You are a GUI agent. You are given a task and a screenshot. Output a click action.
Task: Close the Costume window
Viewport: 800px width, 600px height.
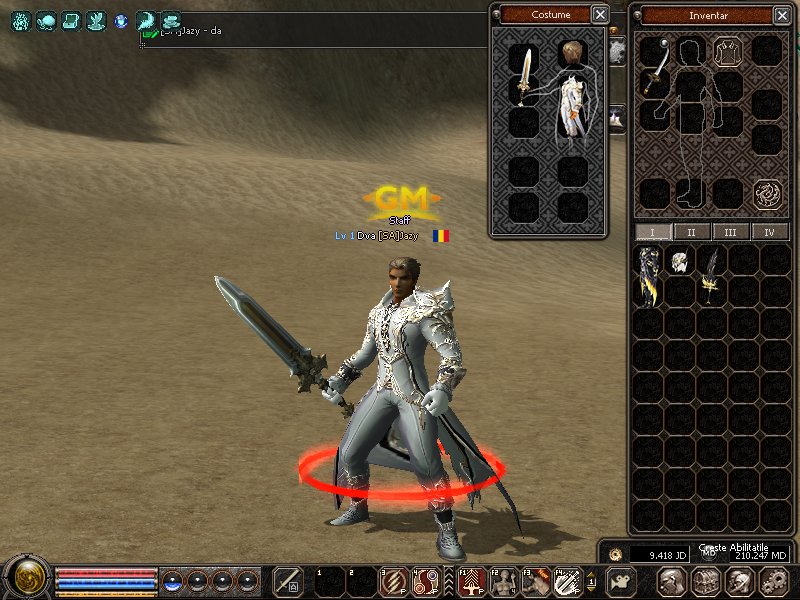599,14
